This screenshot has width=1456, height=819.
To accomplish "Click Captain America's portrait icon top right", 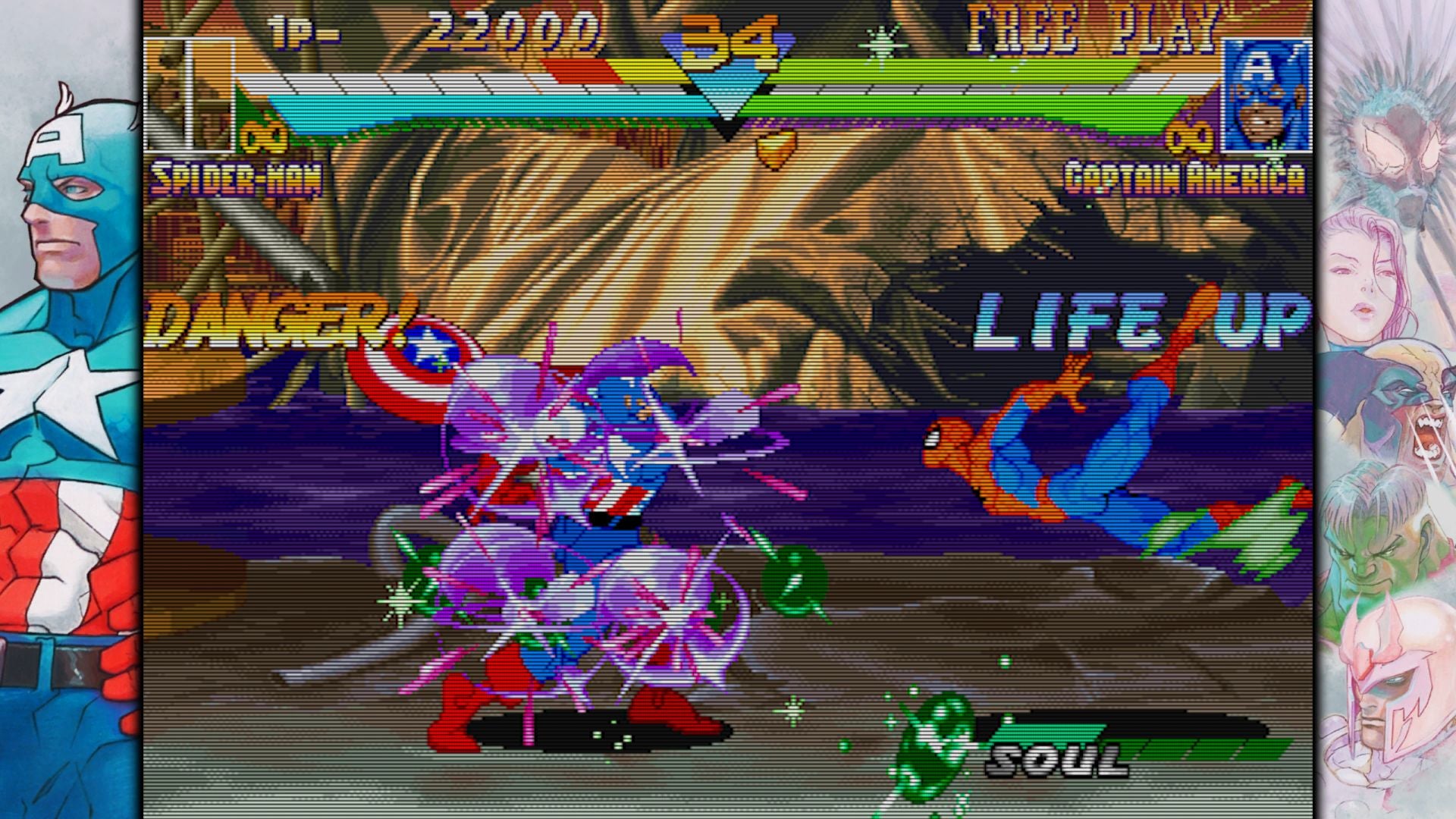I will click(x=1267, y=91).
